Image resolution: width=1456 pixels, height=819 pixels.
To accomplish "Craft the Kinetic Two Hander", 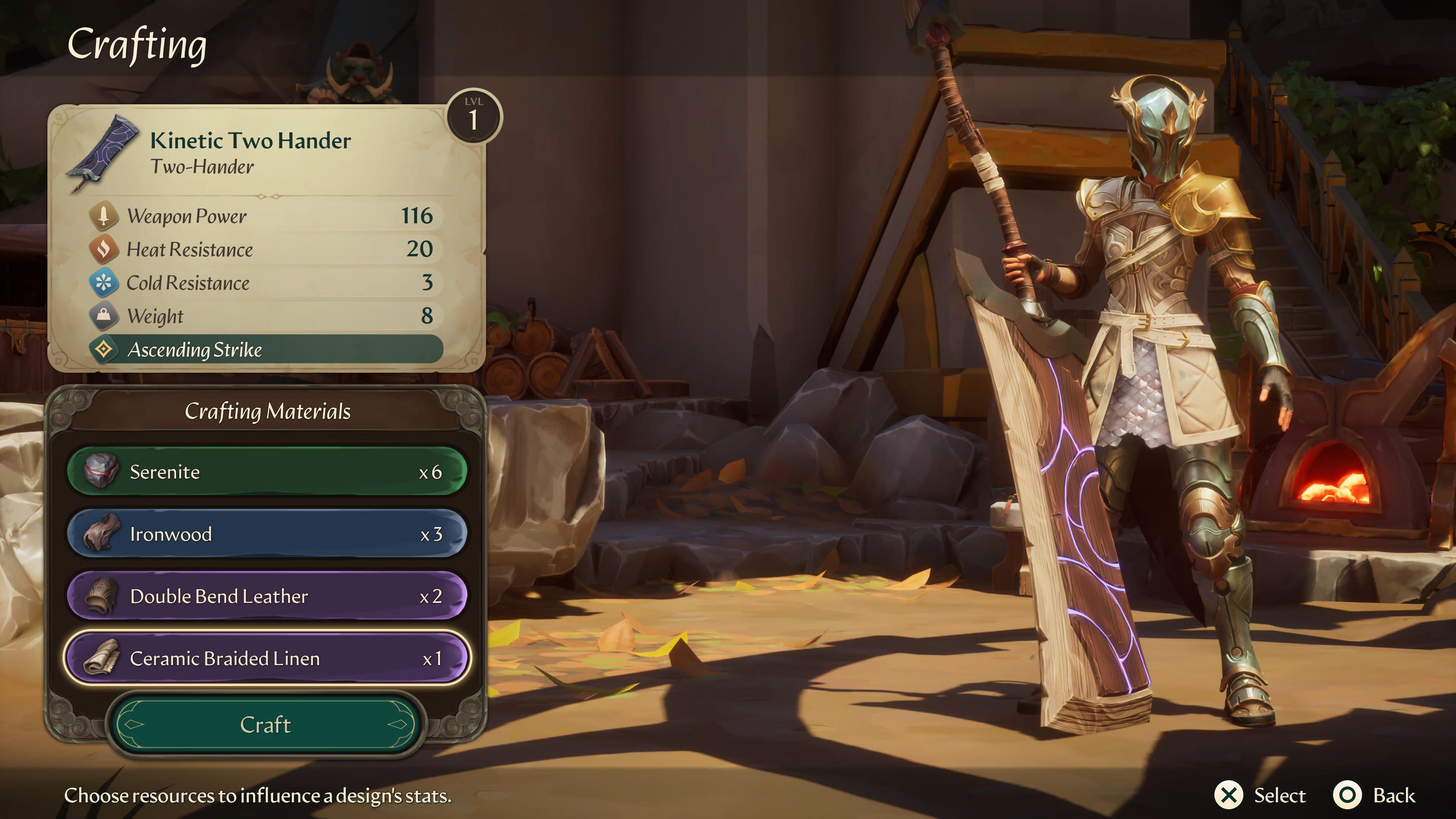I will (x=265, y=725).
